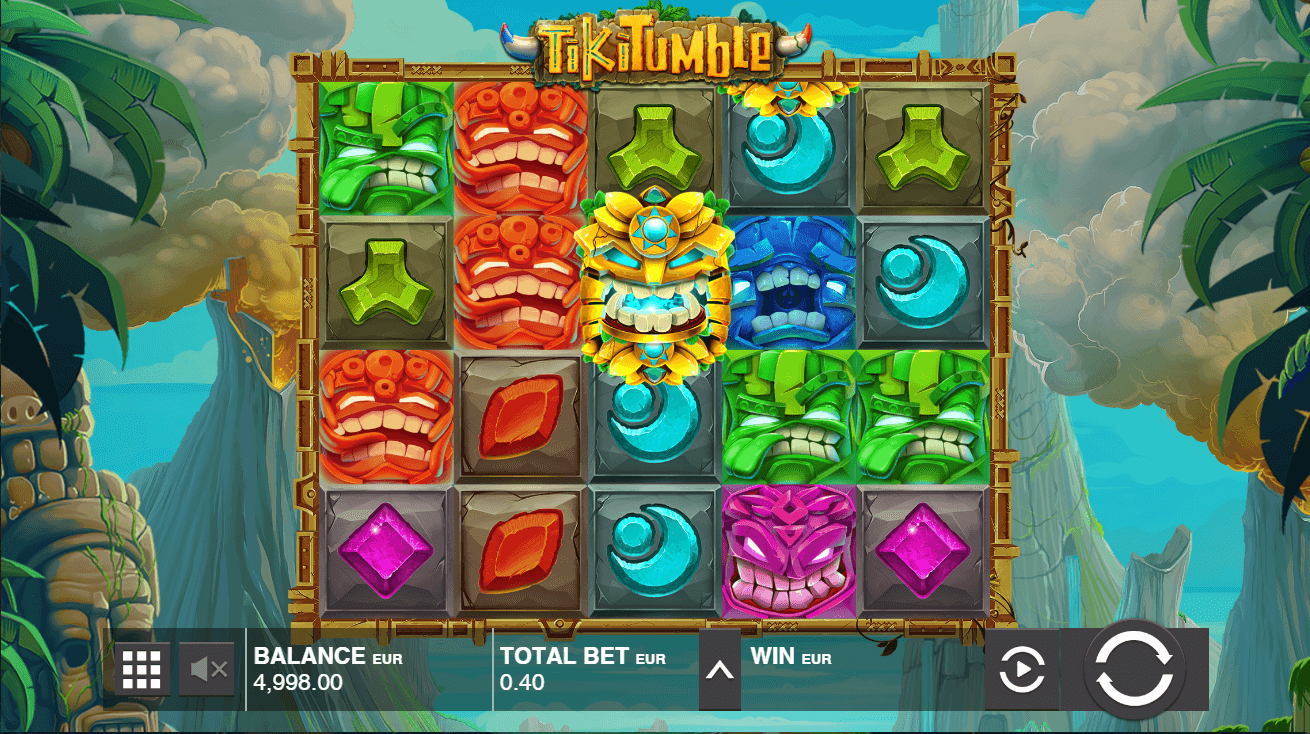The height and width of the screenshot is (734, 1310).
Task: Open the grid menu button
Action: (x=142, y=670)
